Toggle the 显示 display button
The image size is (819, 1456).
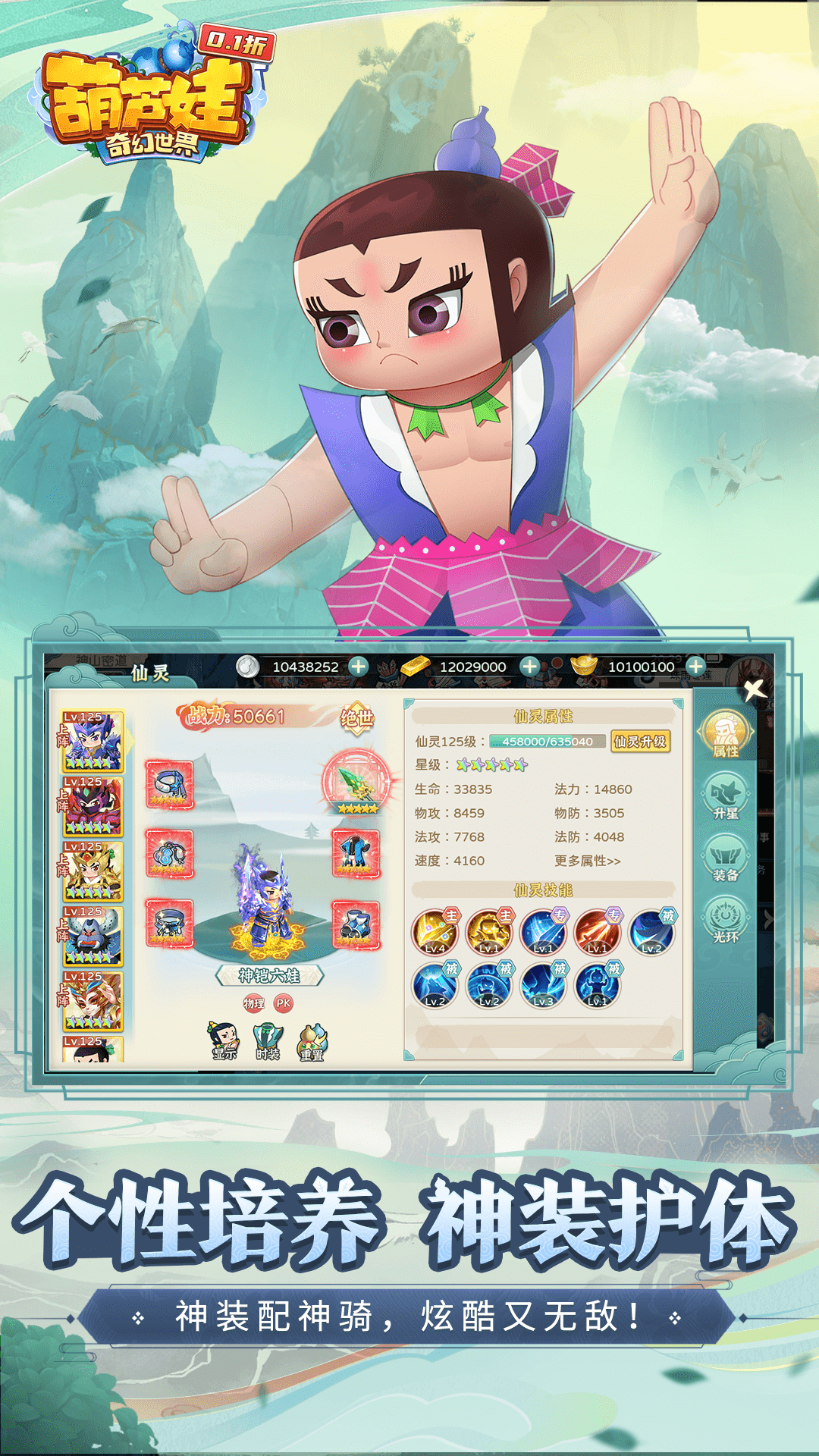tap(224, 1041)
